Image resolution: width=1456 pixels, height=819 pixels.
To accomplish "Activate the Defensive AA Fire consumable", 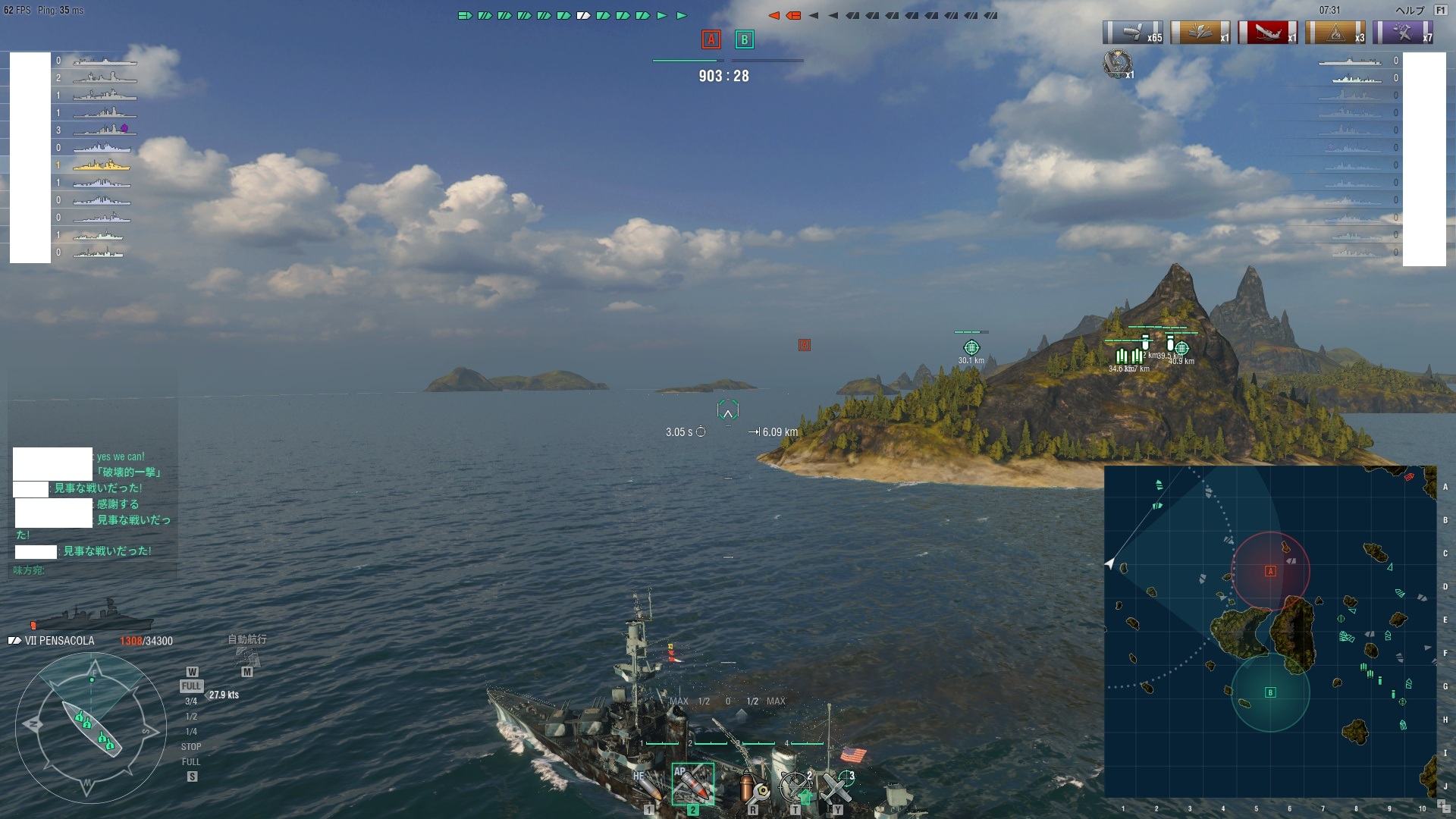I will coord(795,787).
